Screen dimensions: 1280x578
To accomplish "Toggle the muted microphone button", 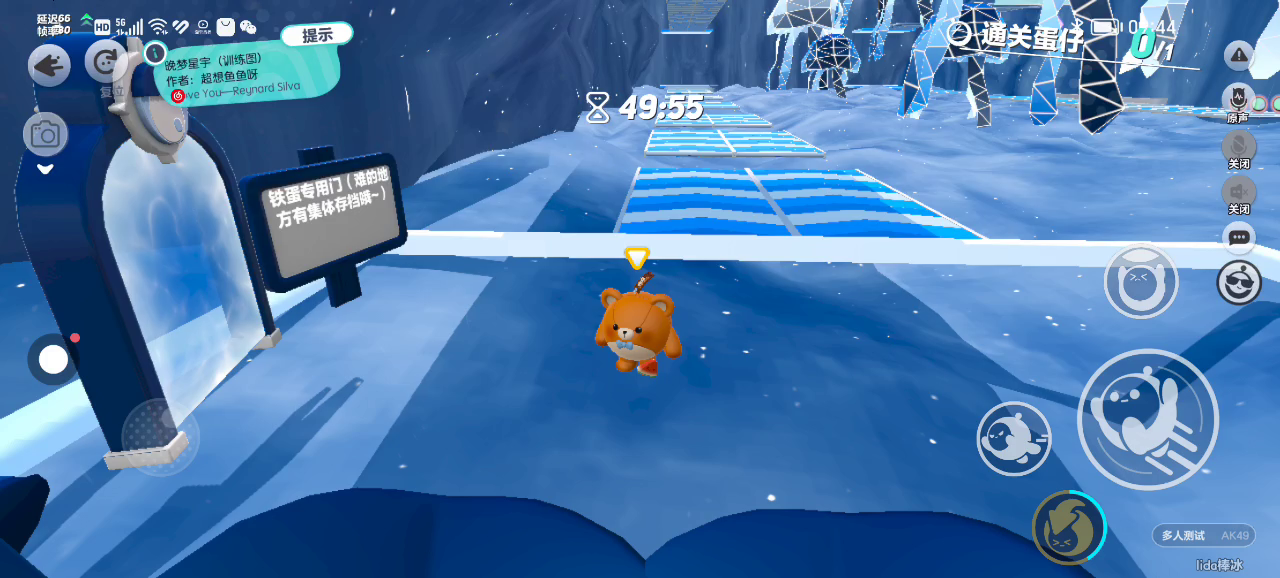I will click(1239, 145).
